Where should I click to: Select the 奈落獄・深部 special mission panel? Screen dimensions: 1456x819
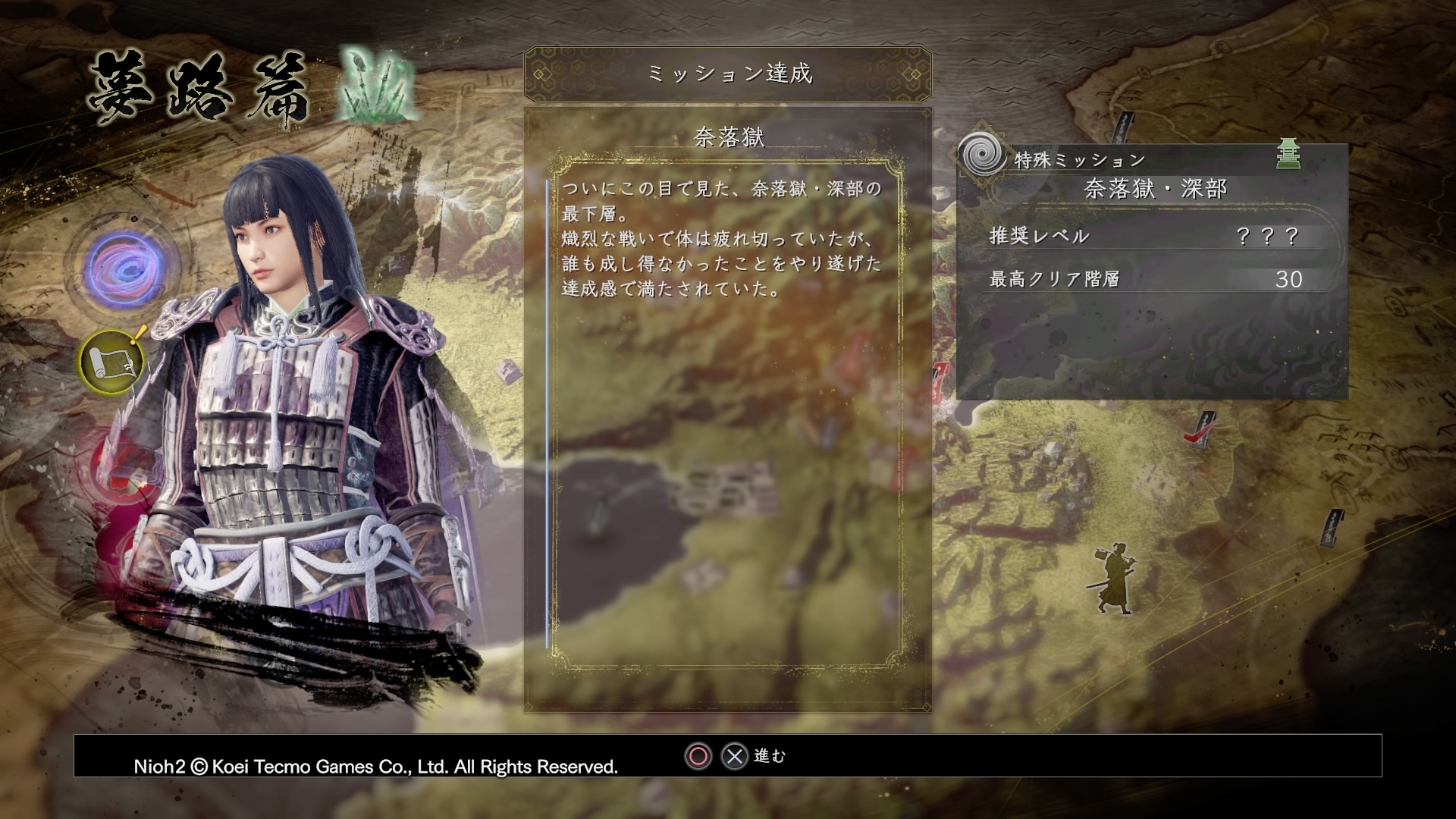[x=1152, y=271]
